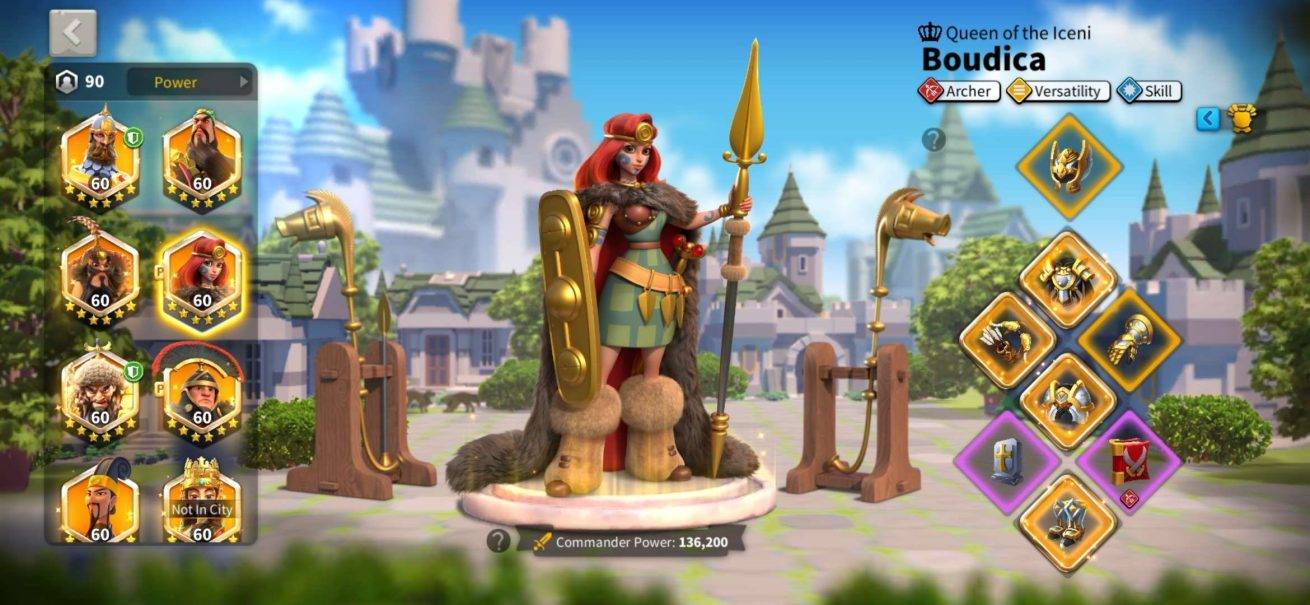
Task: Inspect the golden chest armor slot
Action: tap(1068, 277)
